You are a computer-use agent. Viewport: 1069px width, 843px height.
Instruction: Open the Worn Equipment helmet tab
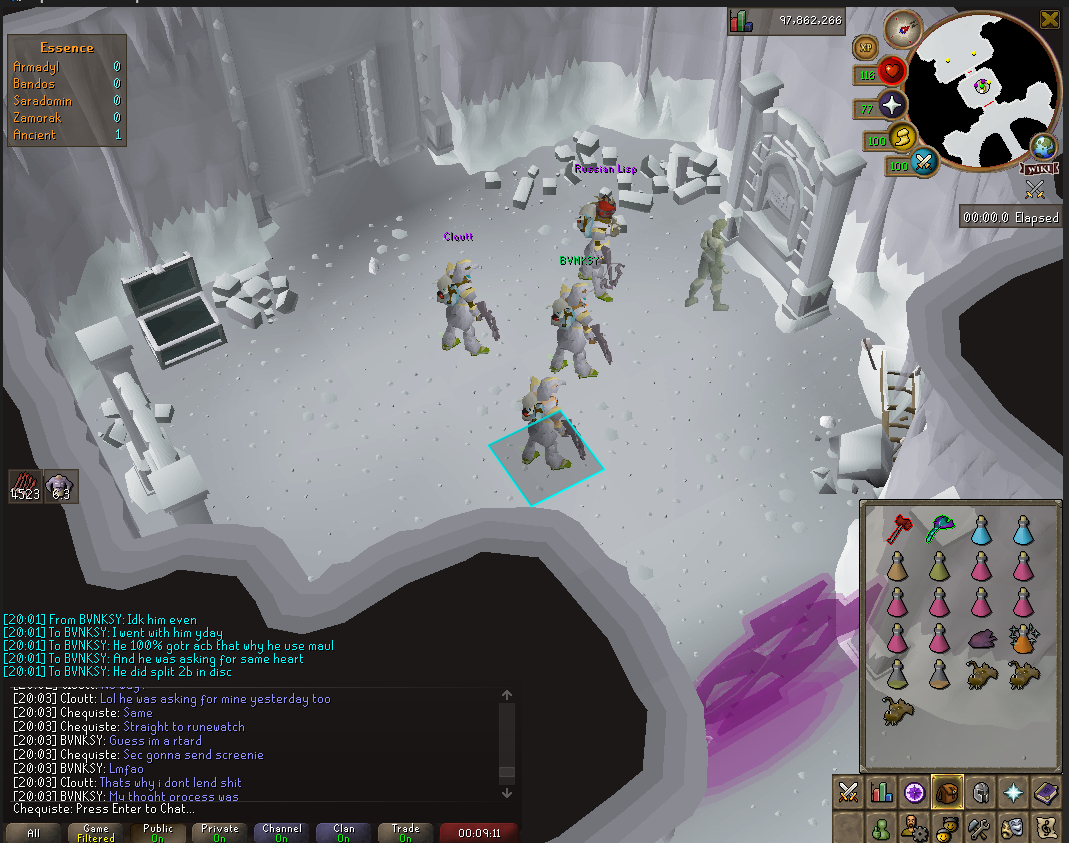pyautogui.click(x=981, y=792)
